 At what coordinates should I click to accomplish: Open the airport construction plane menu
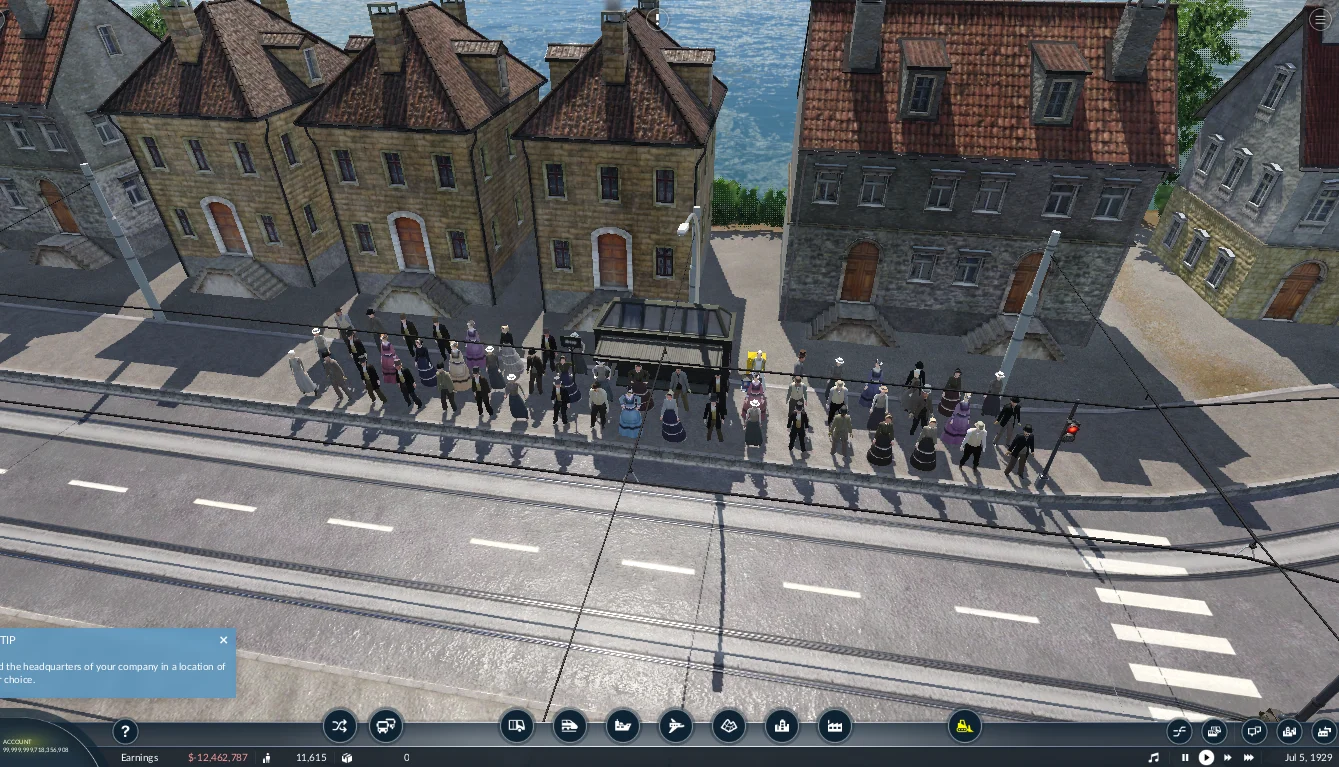[676, 726]
